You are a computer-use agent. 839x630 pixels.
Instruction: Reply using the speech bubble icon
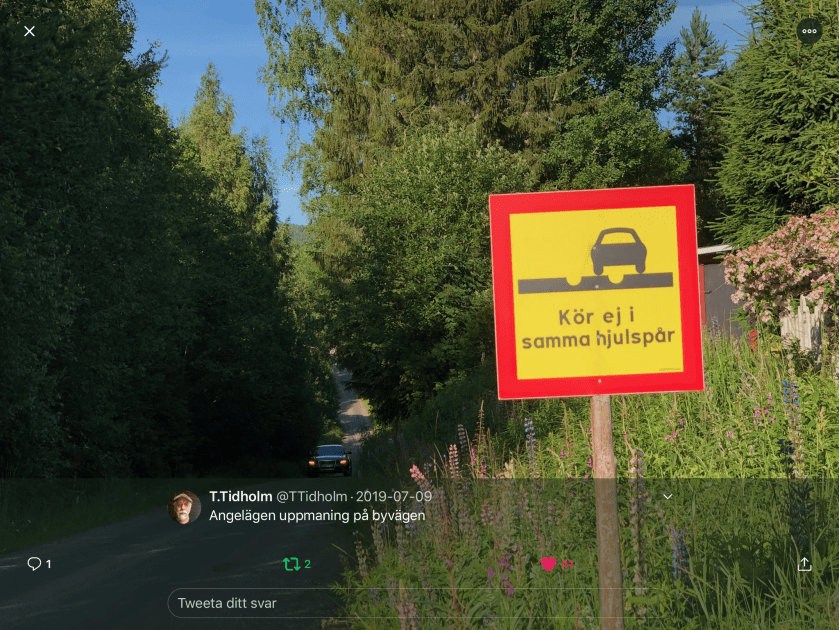point(34,564)
